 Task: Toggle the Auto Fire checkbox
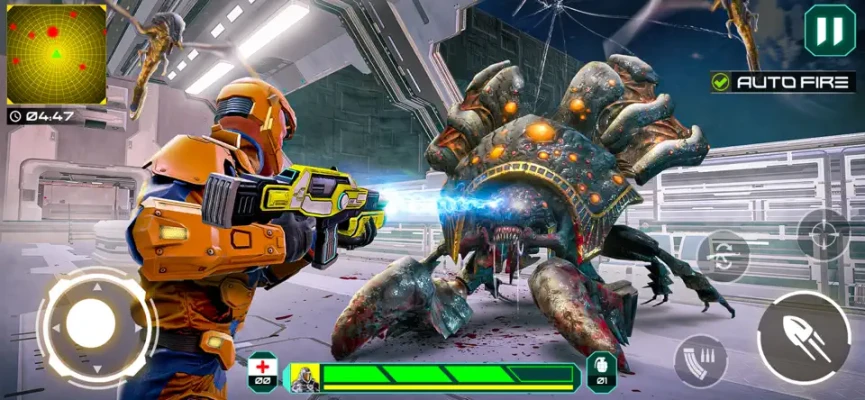[x=721, y=82]
